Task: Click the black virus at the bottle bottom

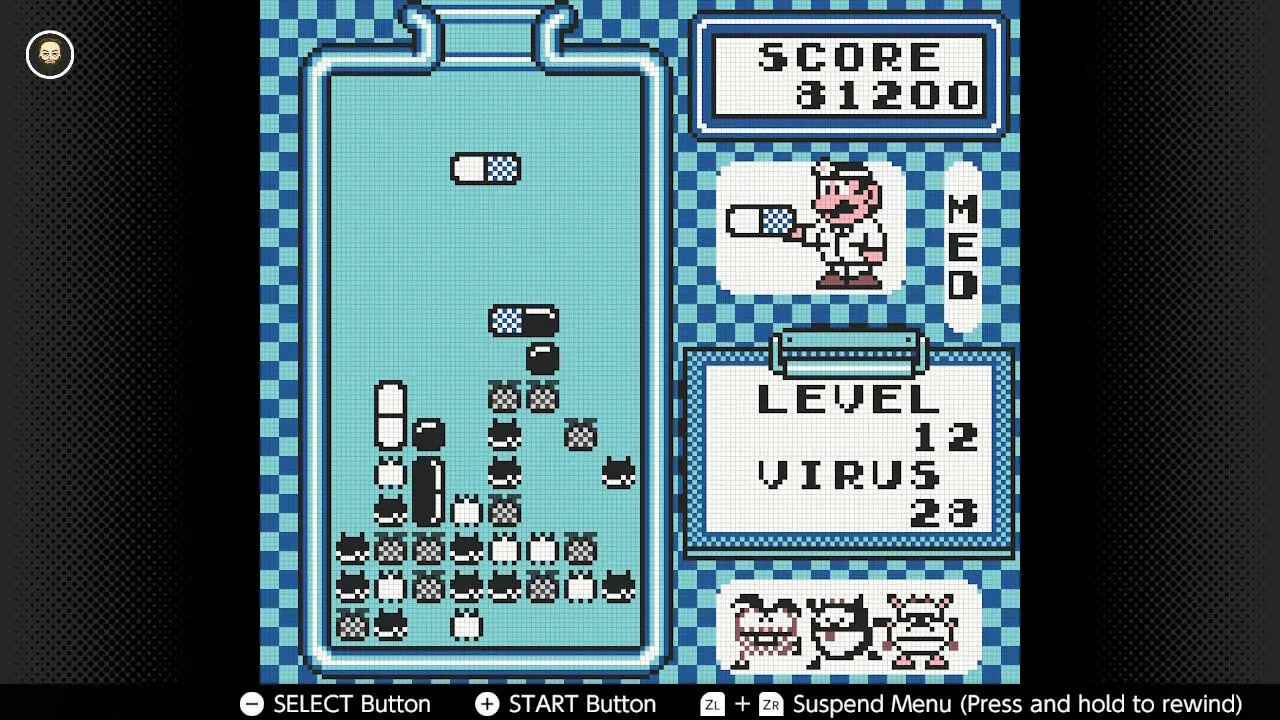Action: coord(390,622)
